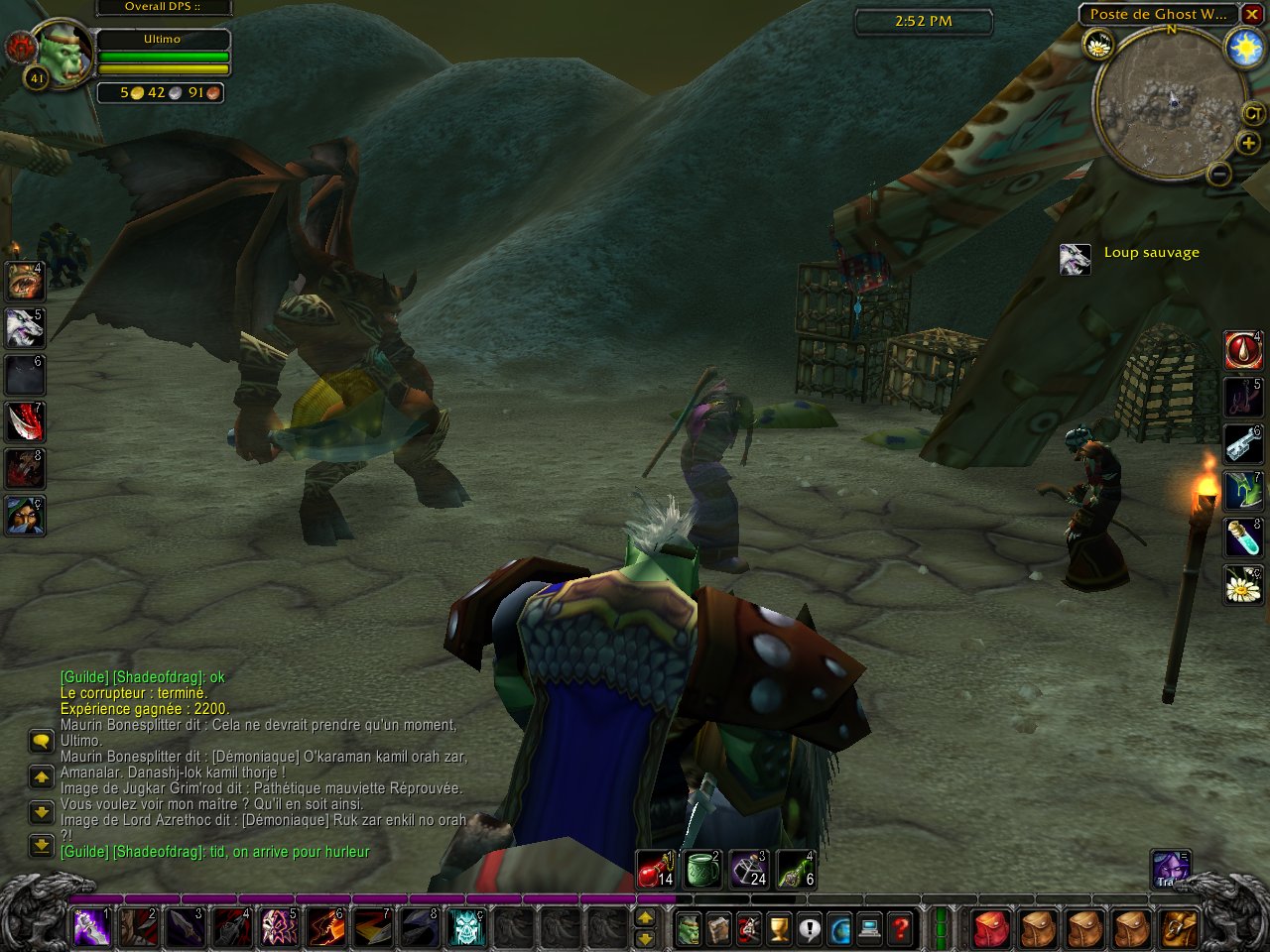Use the bloody blade ability in left bar
Image resolution: width=1270 pixels, height=952 pixels.
click(x=25, y=421)
